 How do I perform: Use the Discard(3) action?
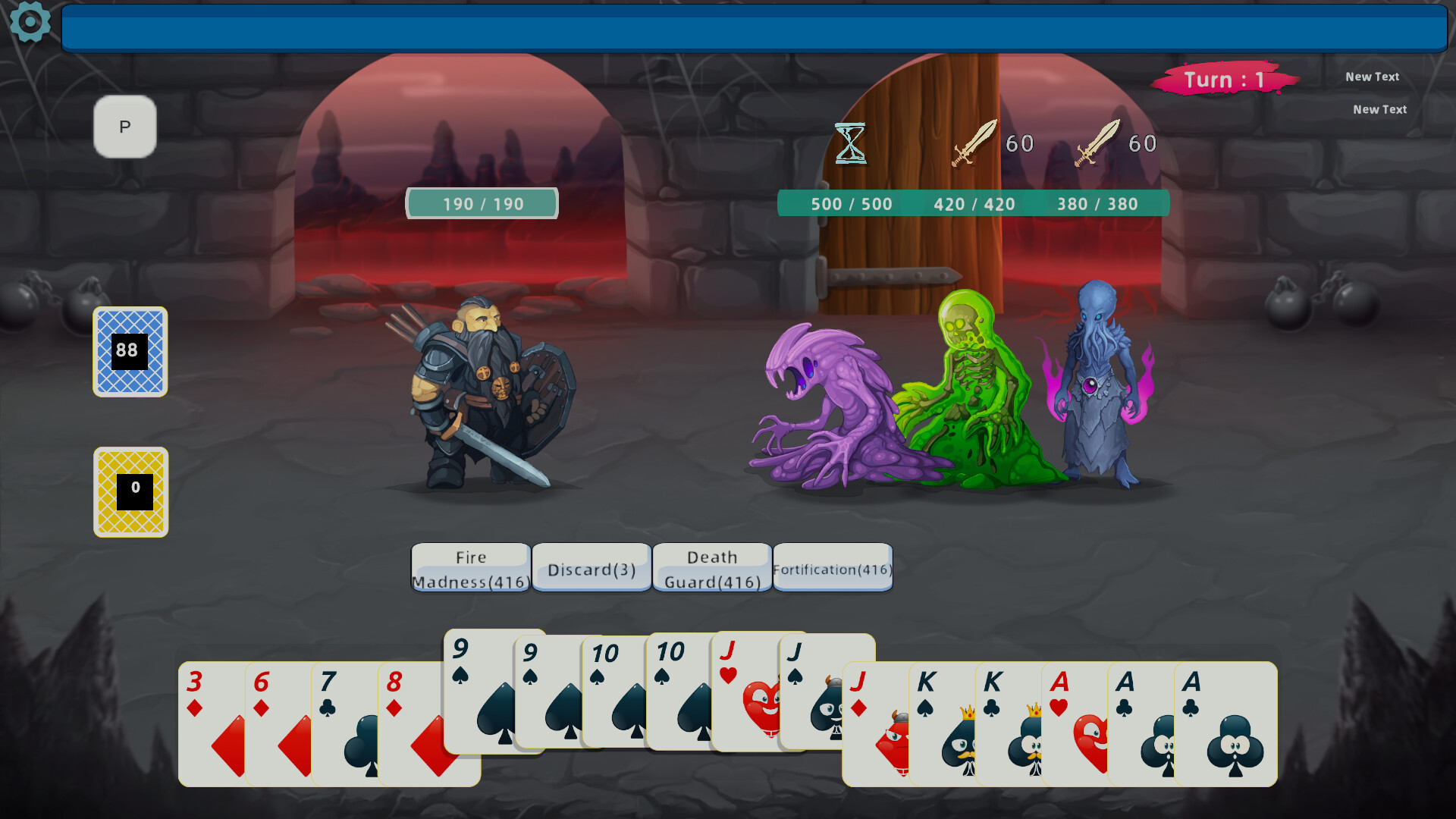click(591, 569)
